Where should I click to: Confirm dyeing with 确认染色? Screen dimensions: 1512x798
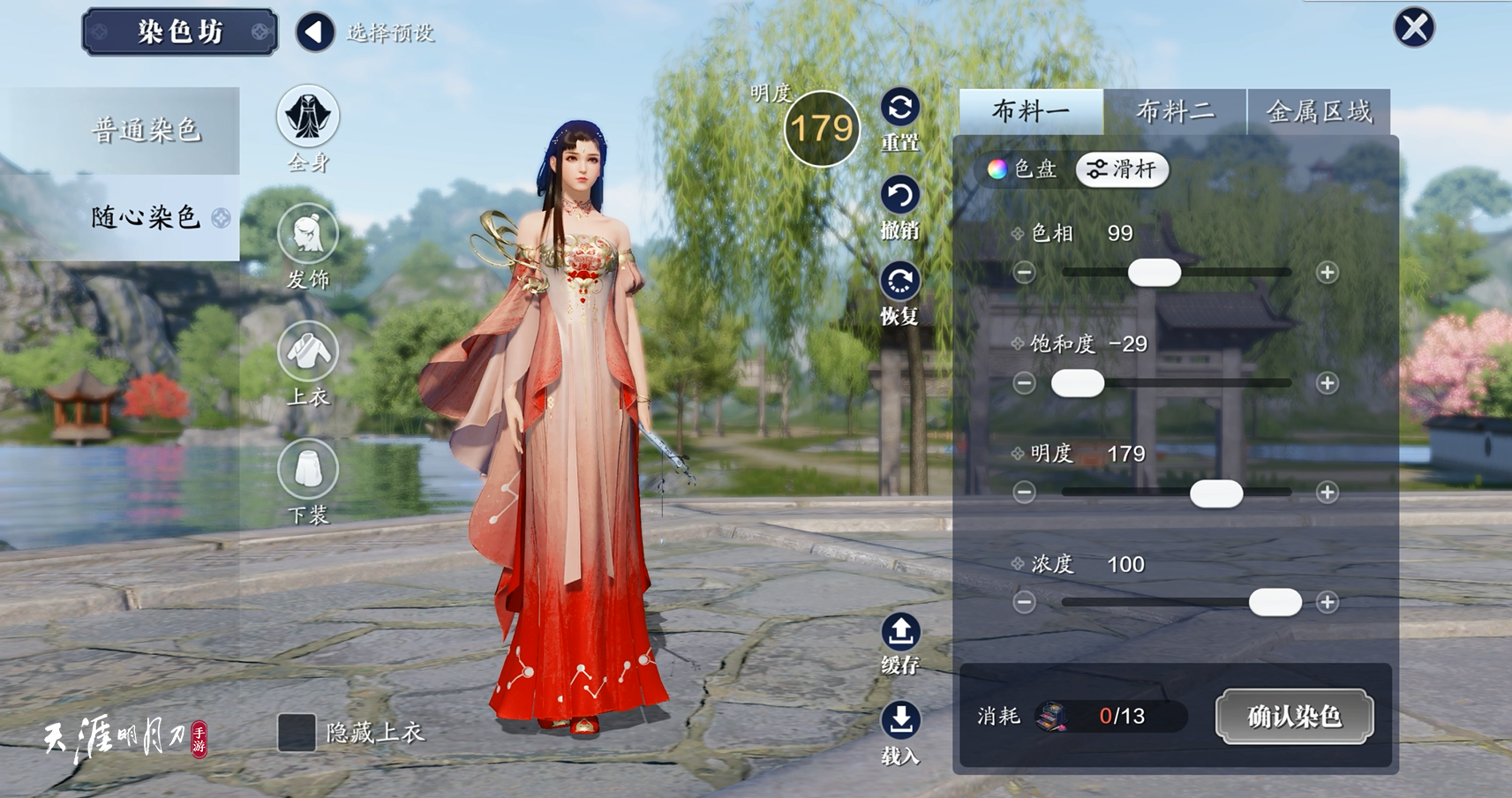(x=1294, y=716)
